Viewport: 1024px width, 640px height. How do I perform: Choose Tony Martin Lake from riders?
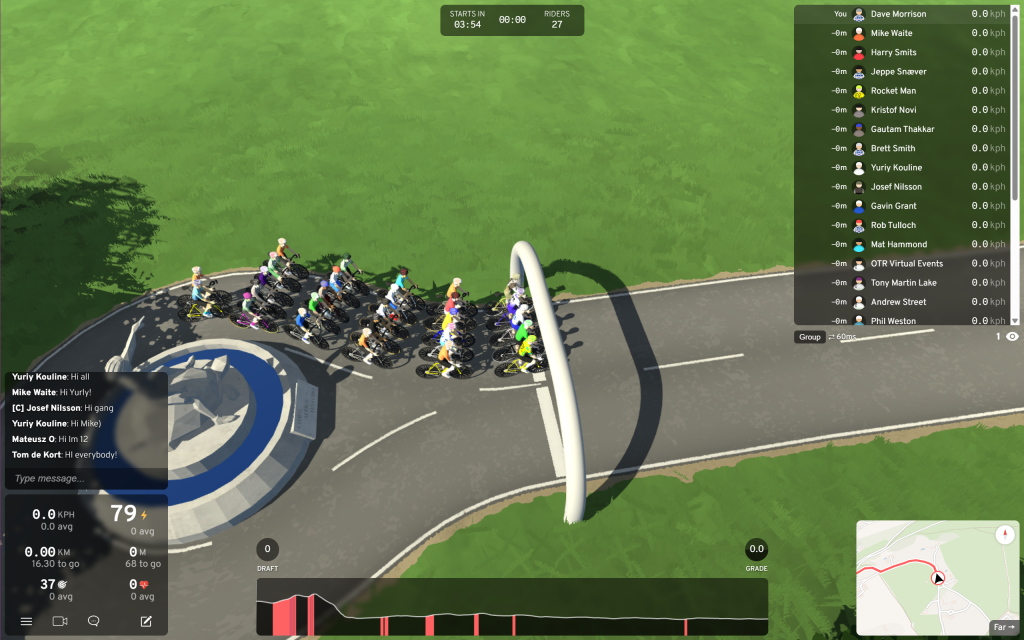tap(905, 283)
